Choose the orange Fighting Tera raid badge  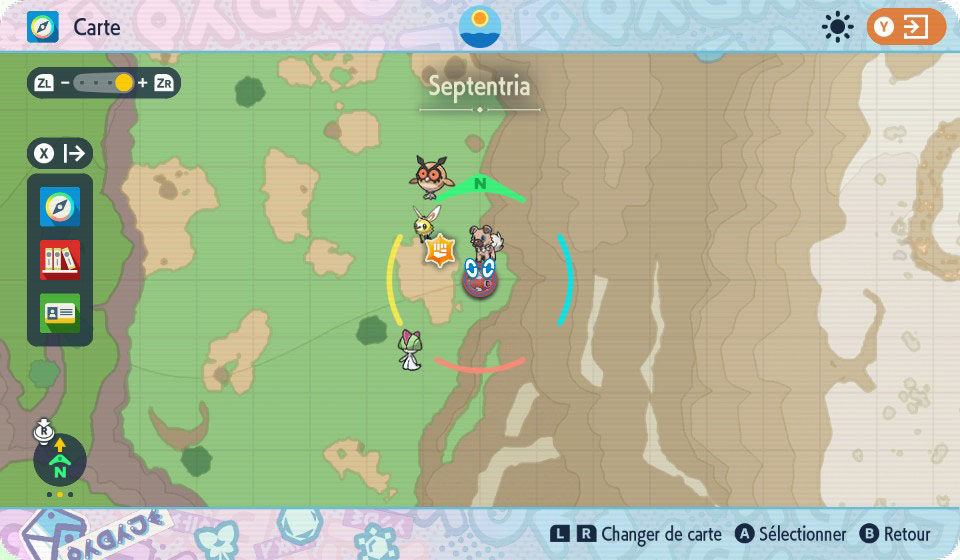439,250
